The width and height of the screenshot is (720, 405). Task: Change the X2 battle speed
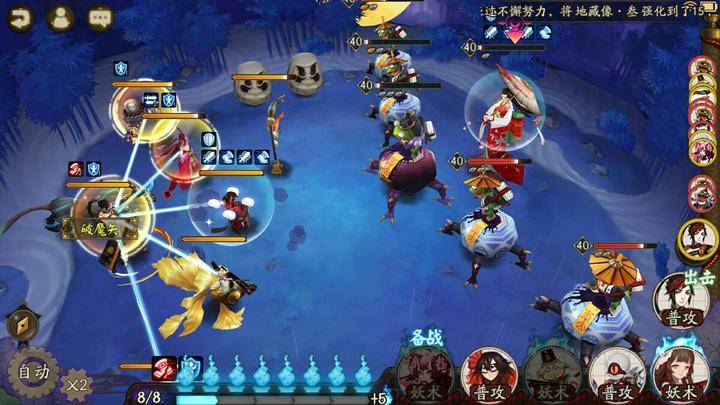[x=77, y=383]
